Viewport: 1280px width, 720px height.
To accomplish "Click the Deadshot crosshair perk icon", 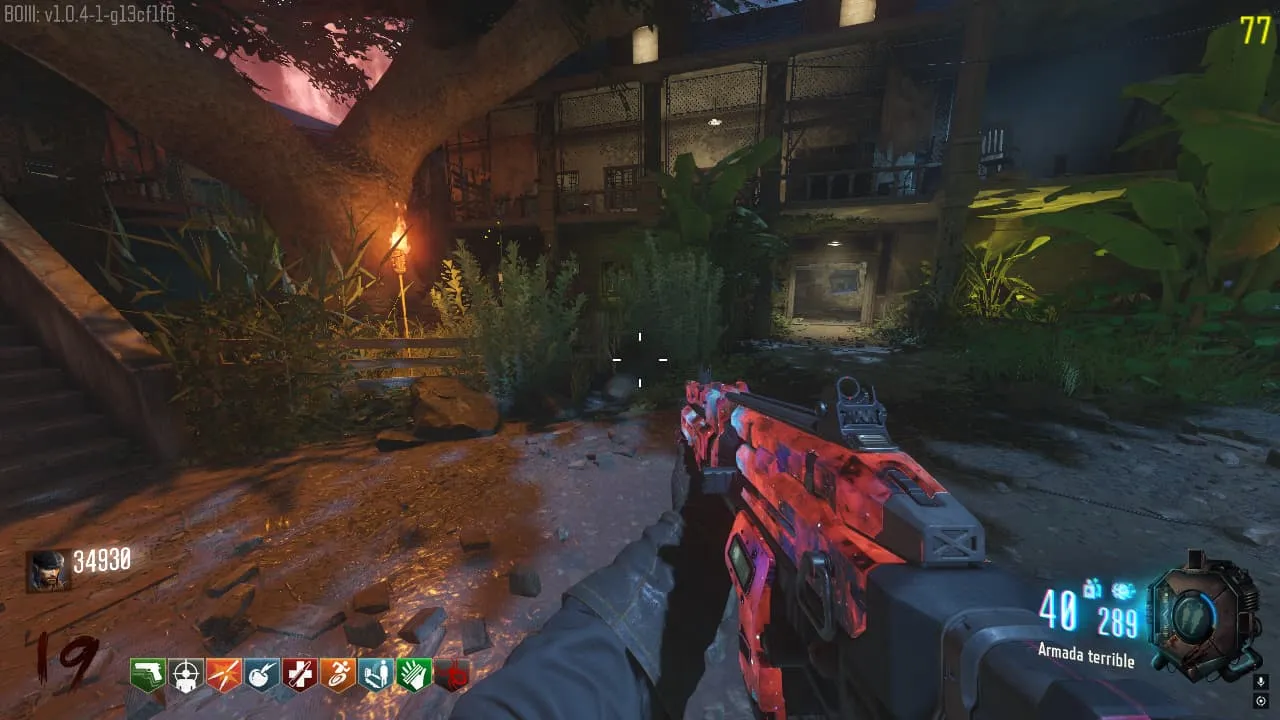I will [185, 674].
